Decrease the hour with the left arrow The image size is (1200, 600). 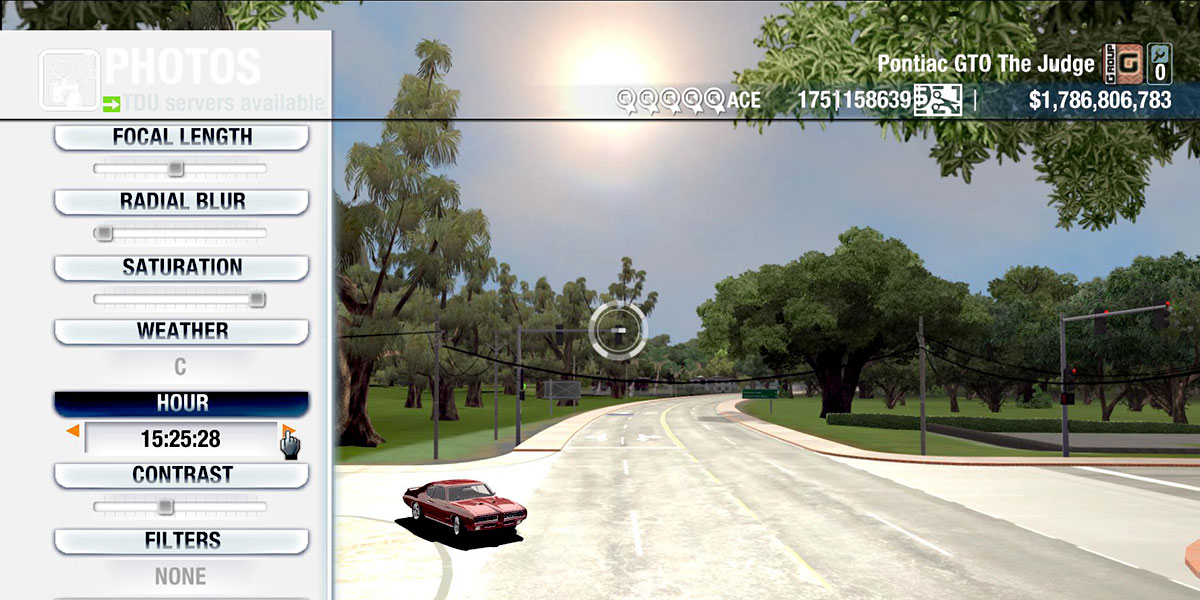point(73,431)
